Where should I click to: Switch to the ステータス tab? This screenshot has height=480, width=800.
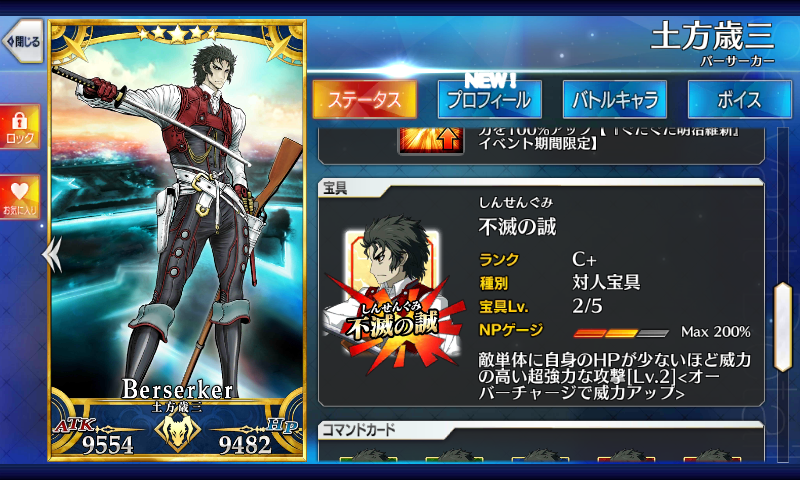(364, 100)
